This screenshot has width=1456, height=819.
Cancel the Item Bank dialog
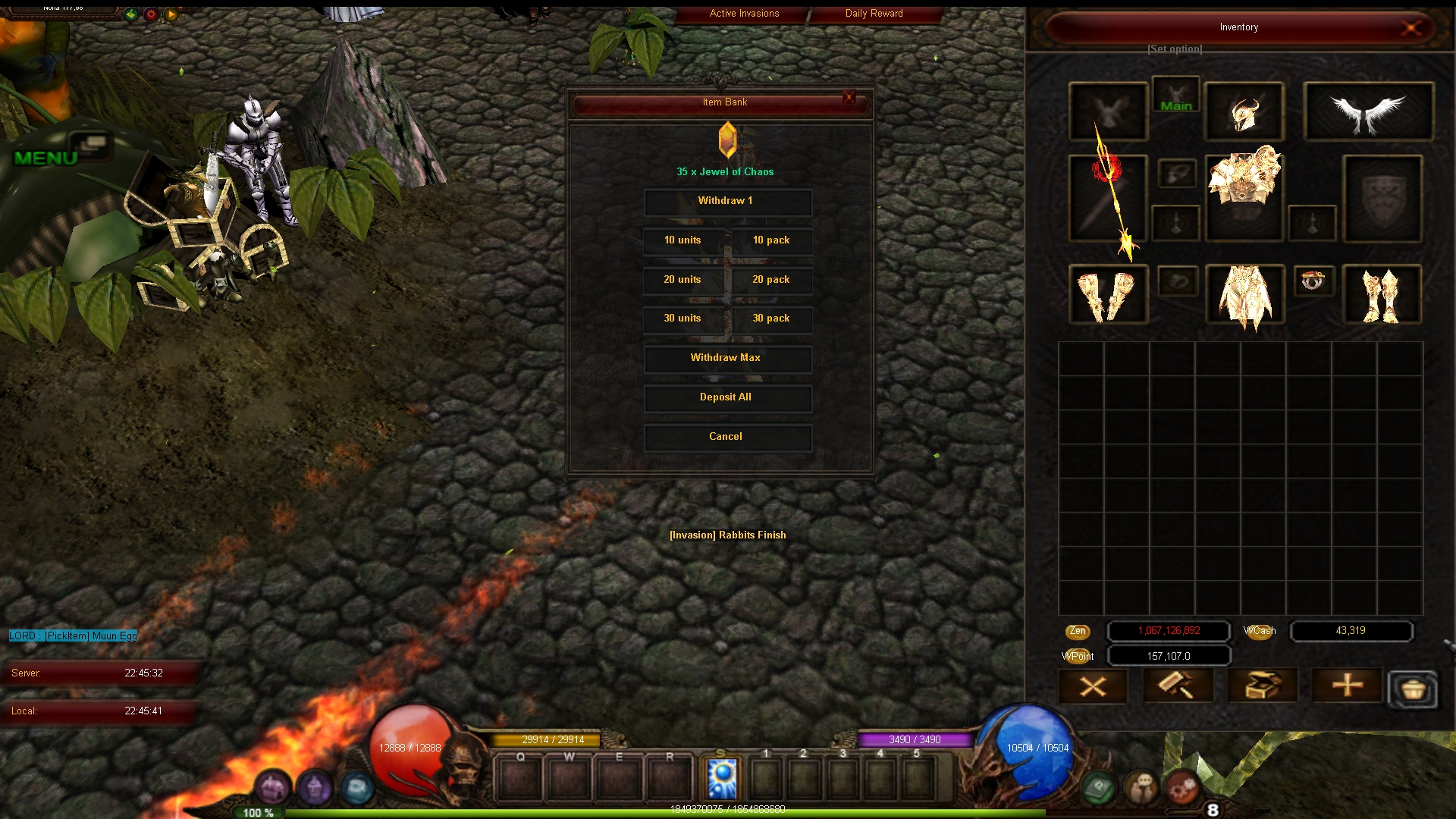coord(726,437)
